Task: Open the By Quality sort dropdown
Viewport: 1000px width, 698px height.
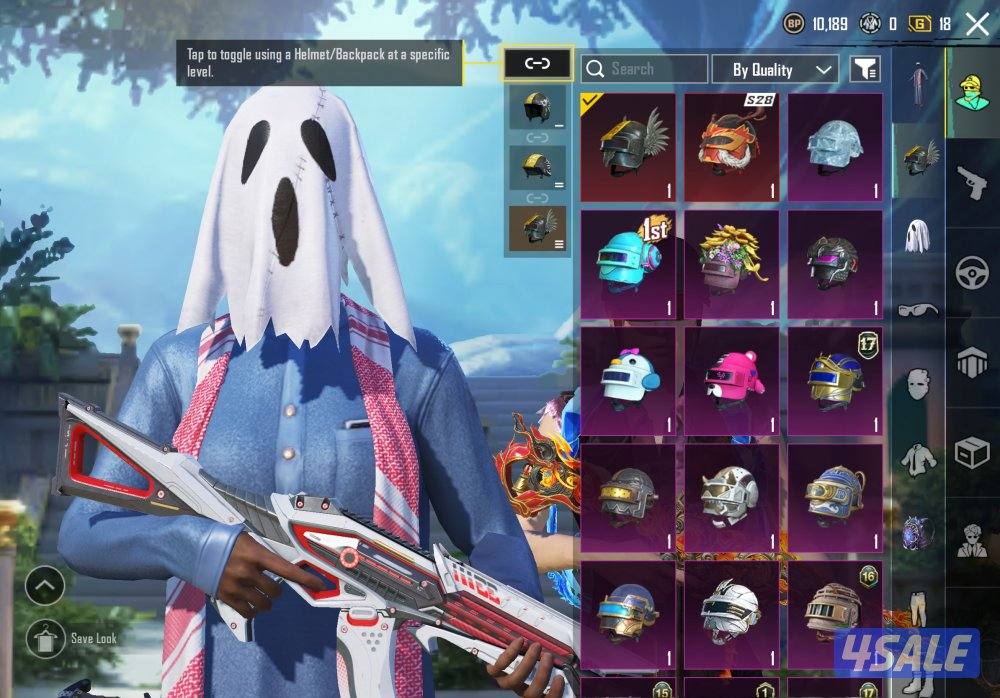Action: pos(774,69)
